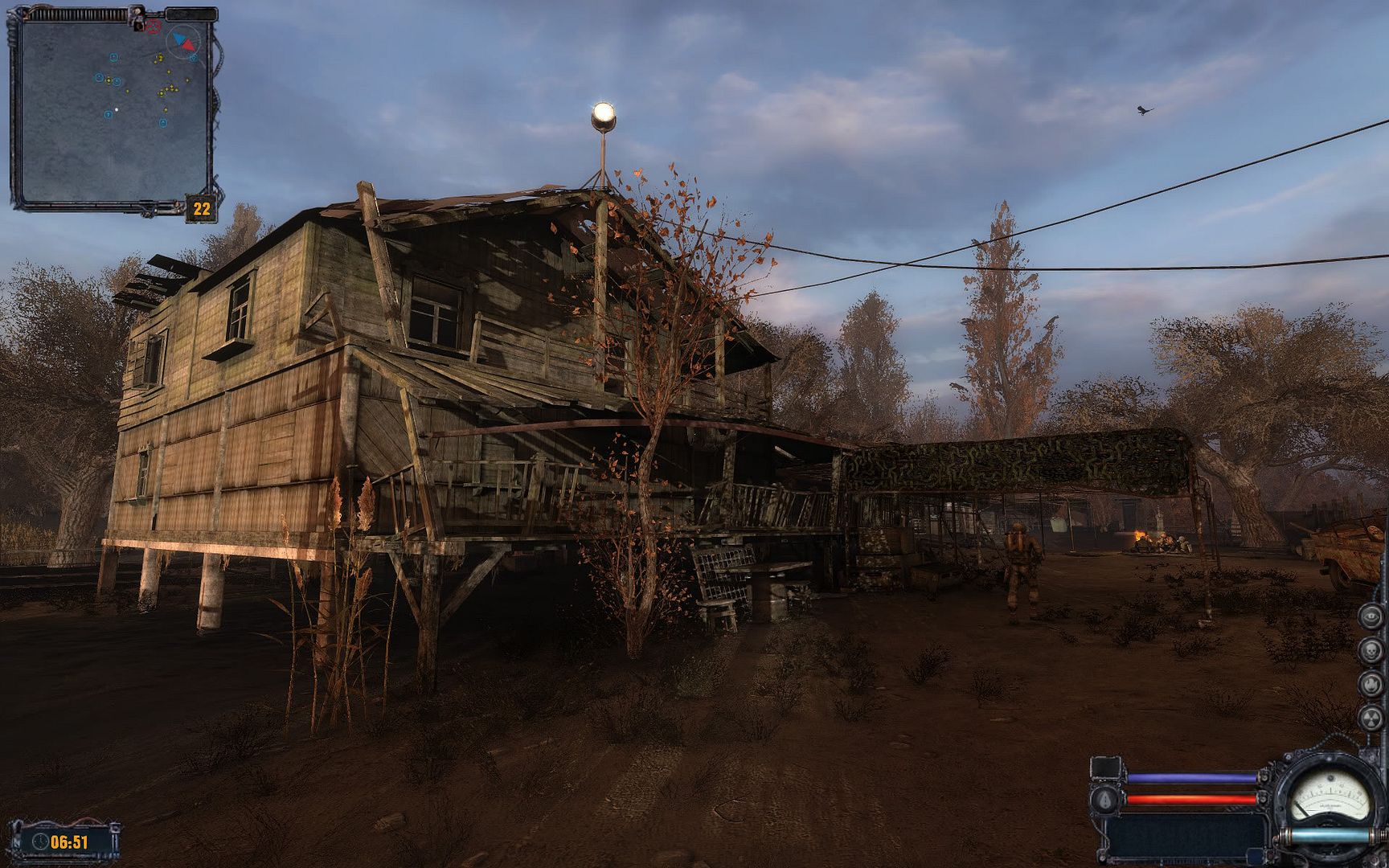The image size is (1389, 868).
Task: Click the round bullet icon beside the red bar
Action: (1105, 800)
